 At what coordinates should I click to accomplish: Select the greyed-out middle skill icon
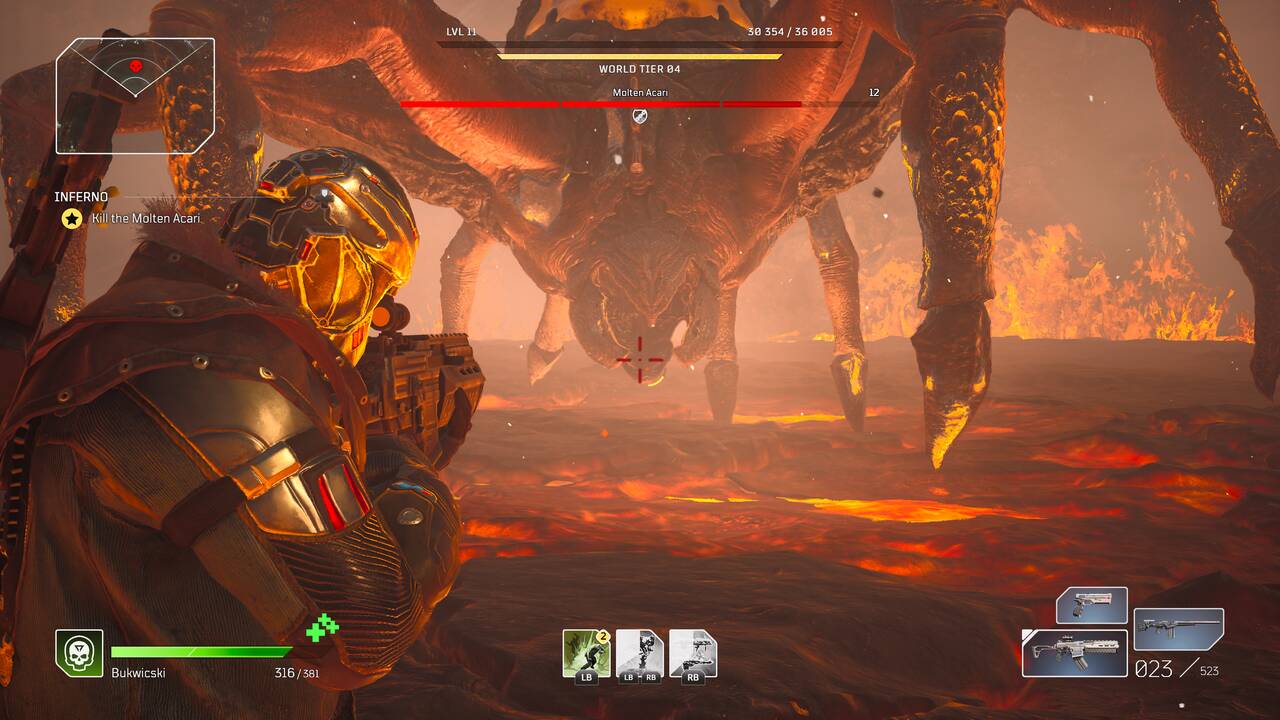(x=640, y=653)
